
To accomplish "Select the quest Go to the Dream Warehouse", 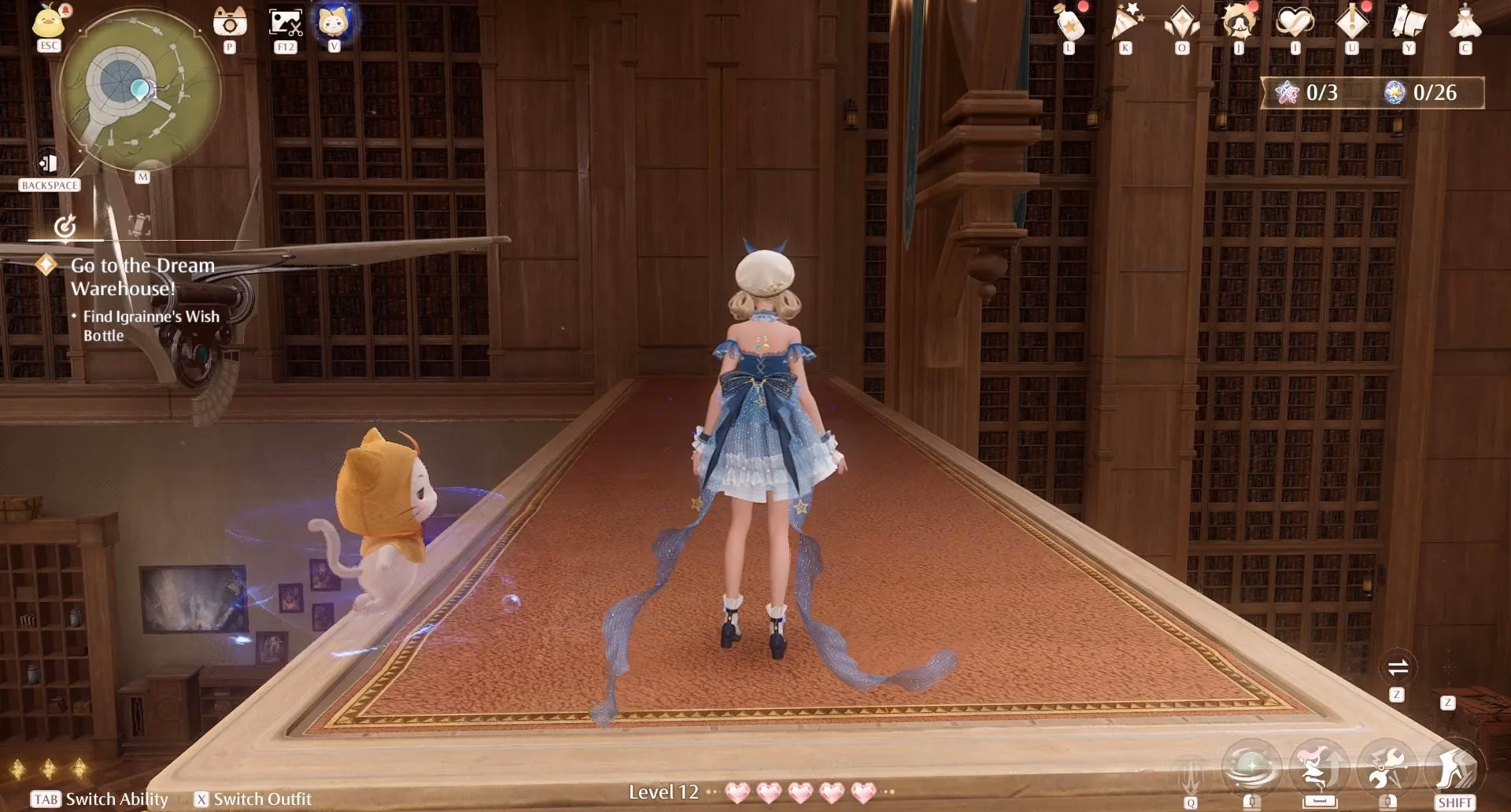I will [x=142, y=275].
